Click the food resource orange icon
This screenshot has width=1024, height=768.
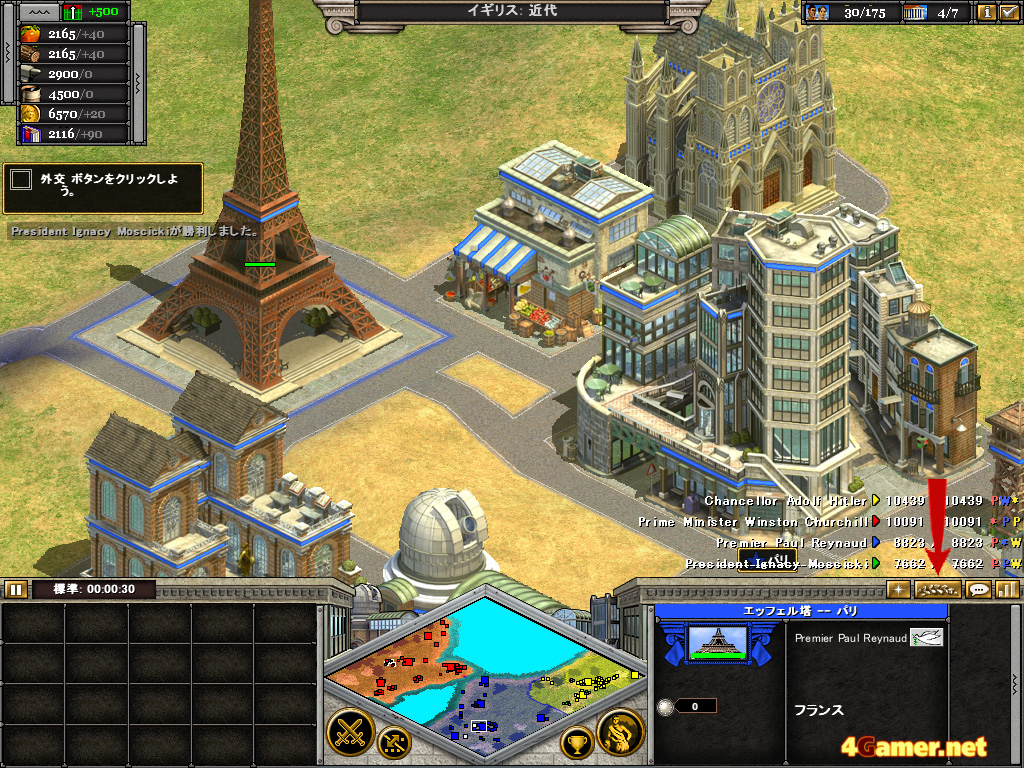tap(30, 34)
